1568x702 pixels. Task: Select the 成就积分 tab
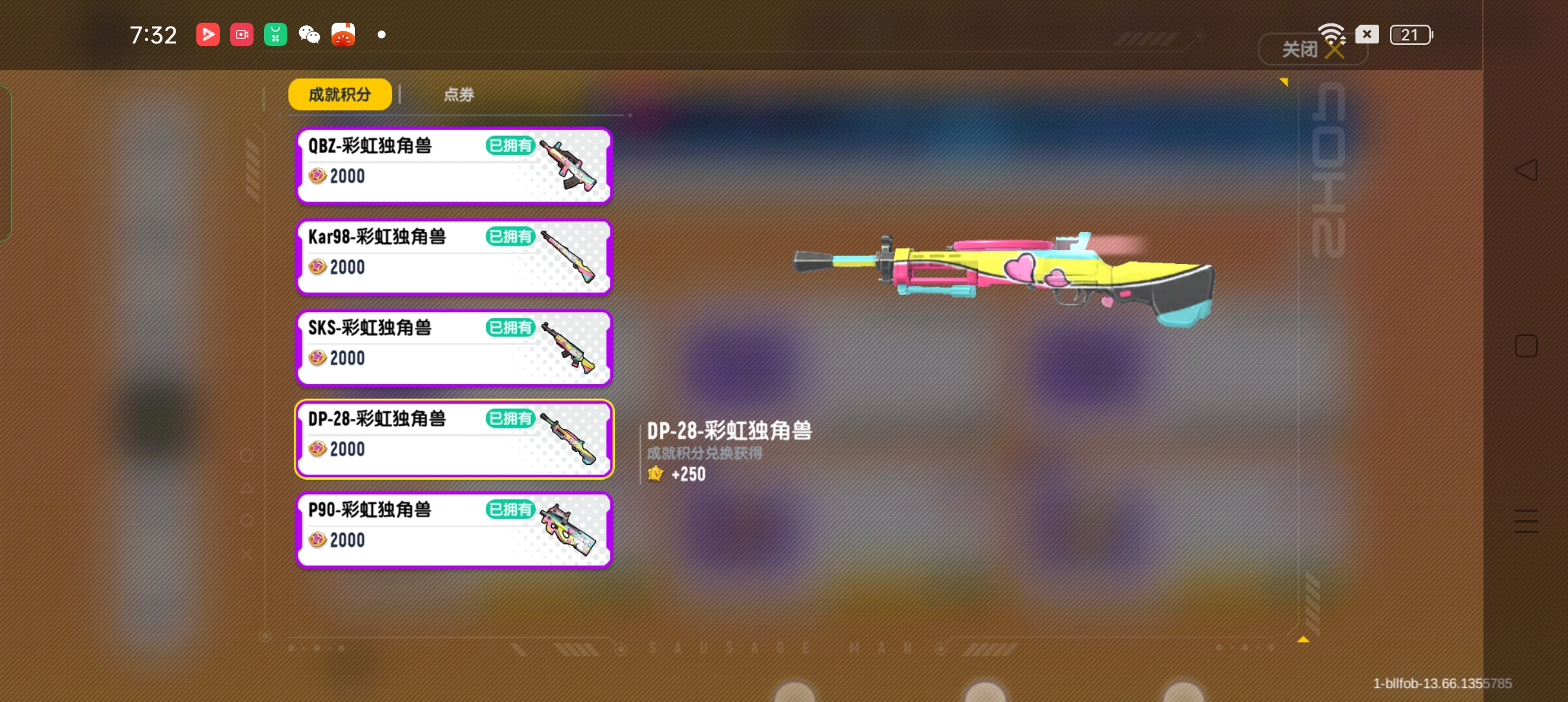[339, 94]
